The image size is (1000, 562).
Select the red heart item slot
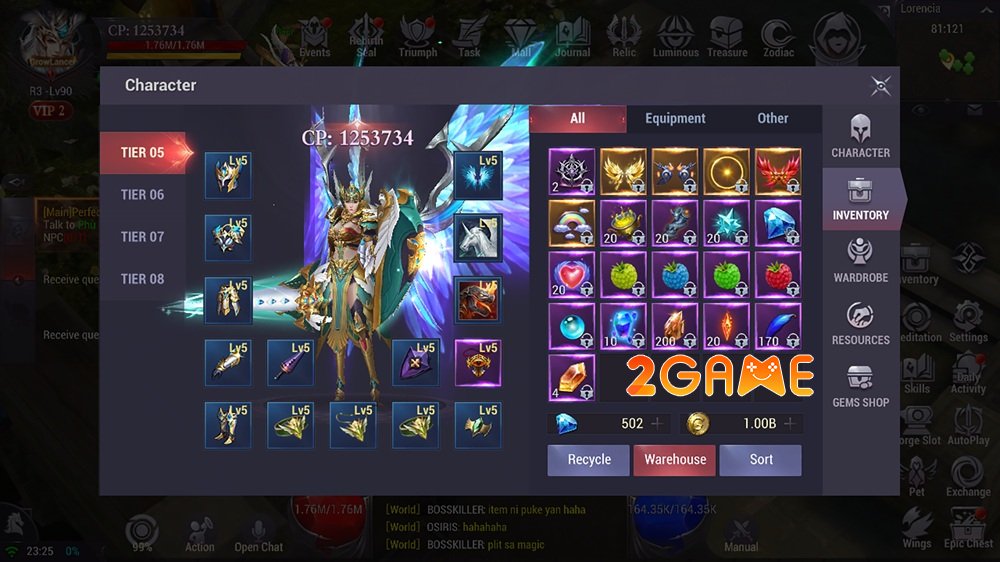pos(572,274)
